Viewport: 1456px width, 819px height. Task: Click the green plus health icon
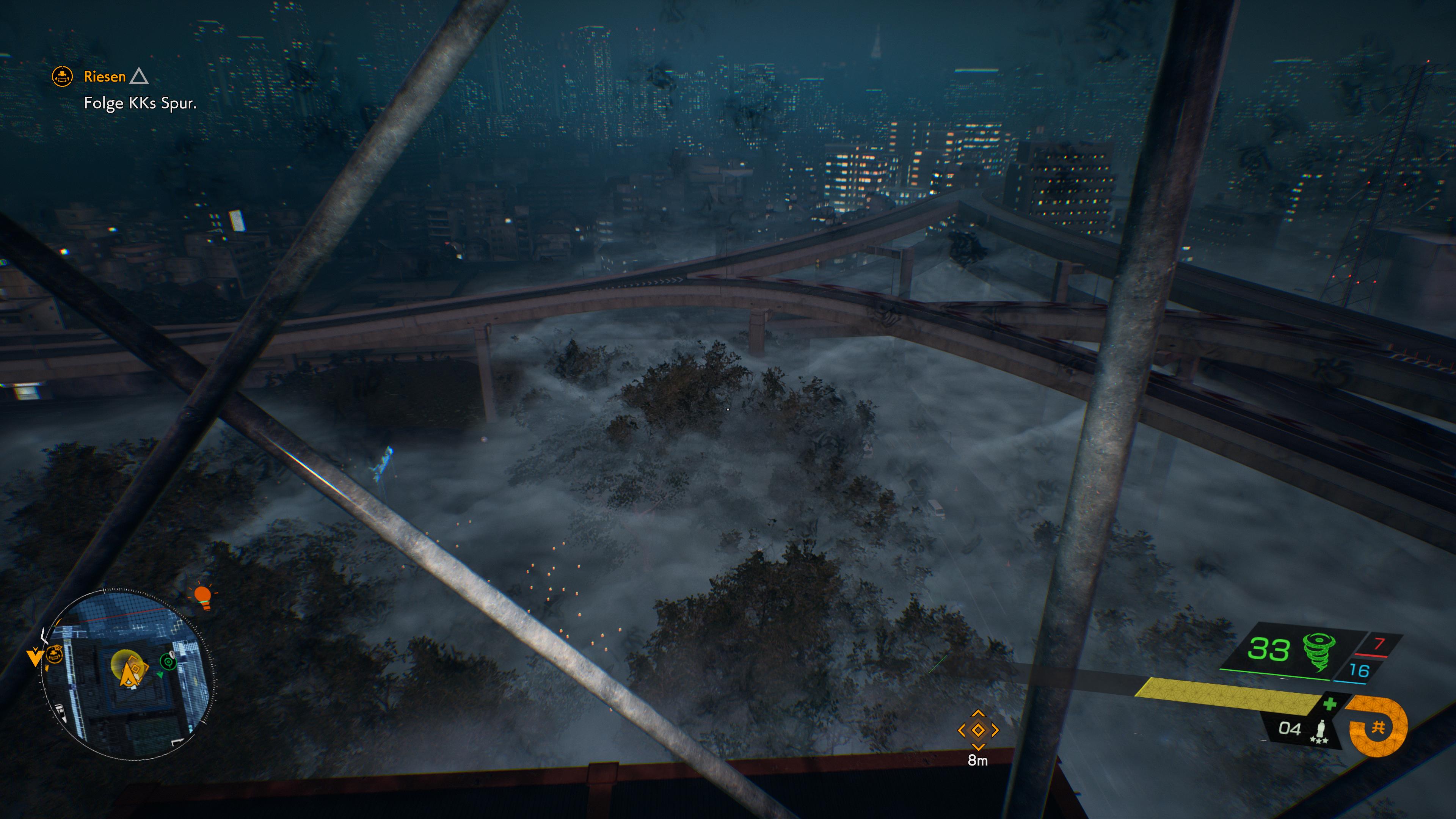(1329, 704)
